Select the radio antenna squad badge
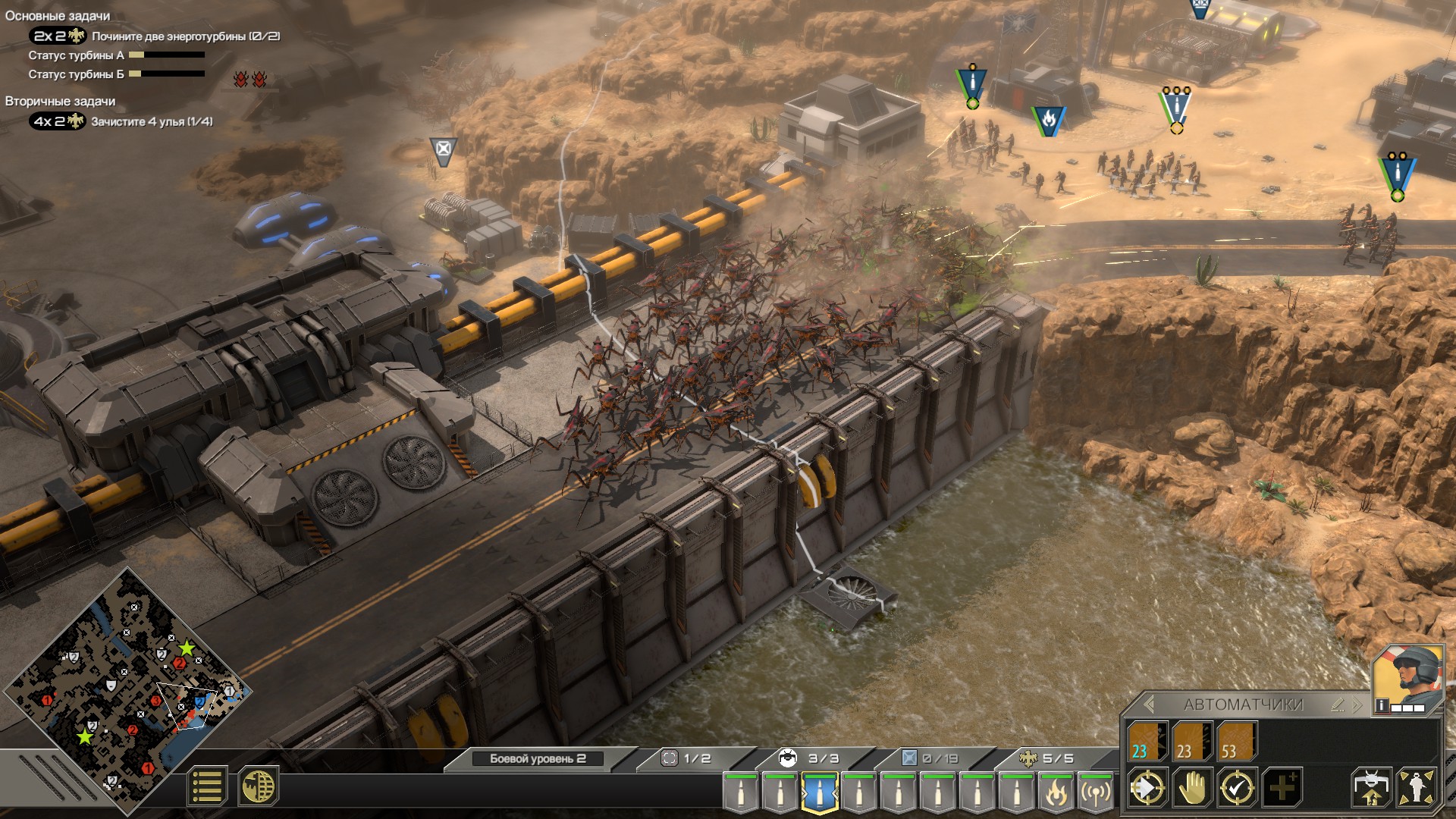The height and width of the screenshot is (819, 1456). pyautogui.click(x=1096, y=792)
